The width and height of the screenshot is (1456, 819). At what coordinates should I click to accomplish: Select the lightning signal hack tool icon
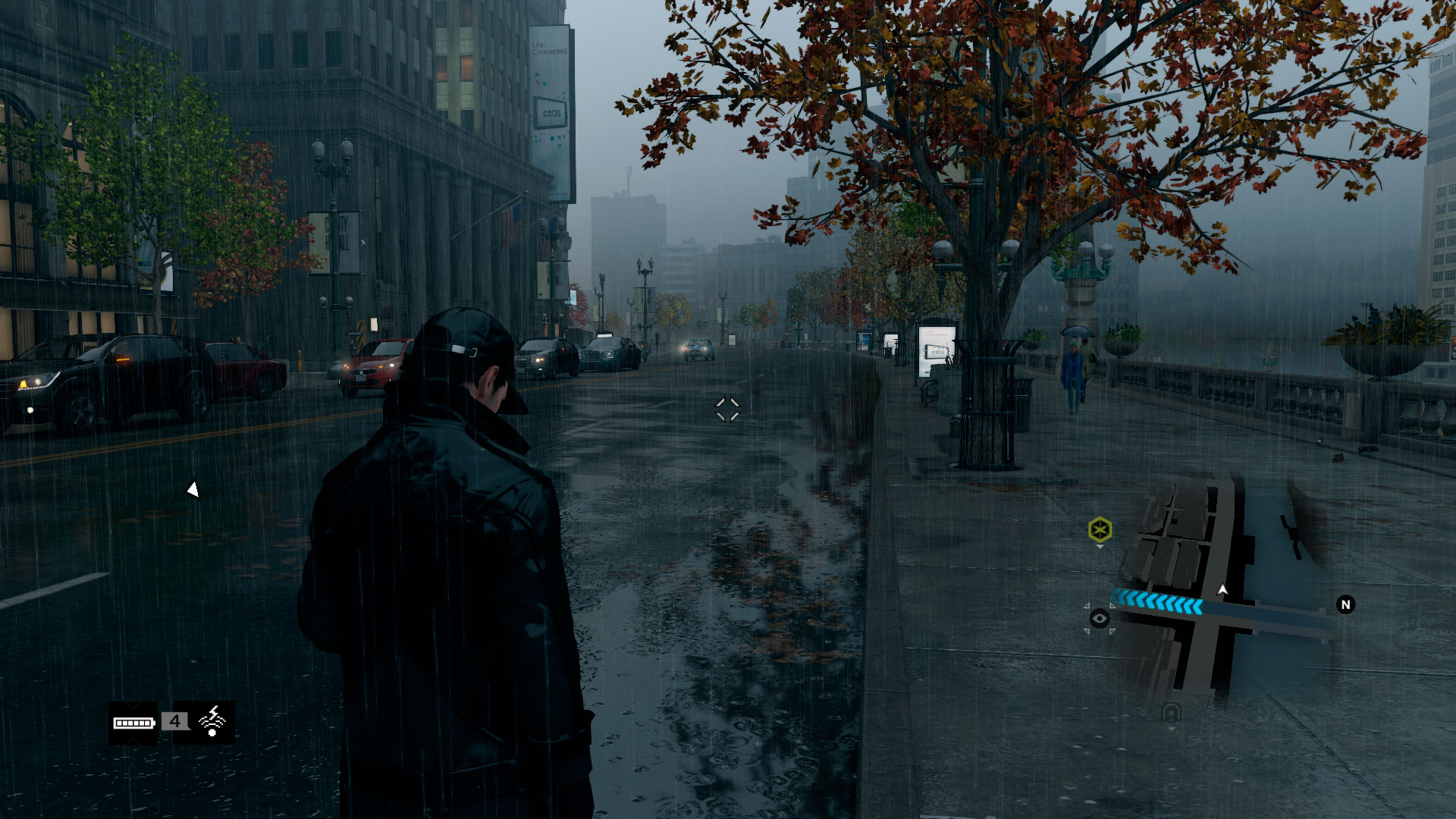click(212, 721)
